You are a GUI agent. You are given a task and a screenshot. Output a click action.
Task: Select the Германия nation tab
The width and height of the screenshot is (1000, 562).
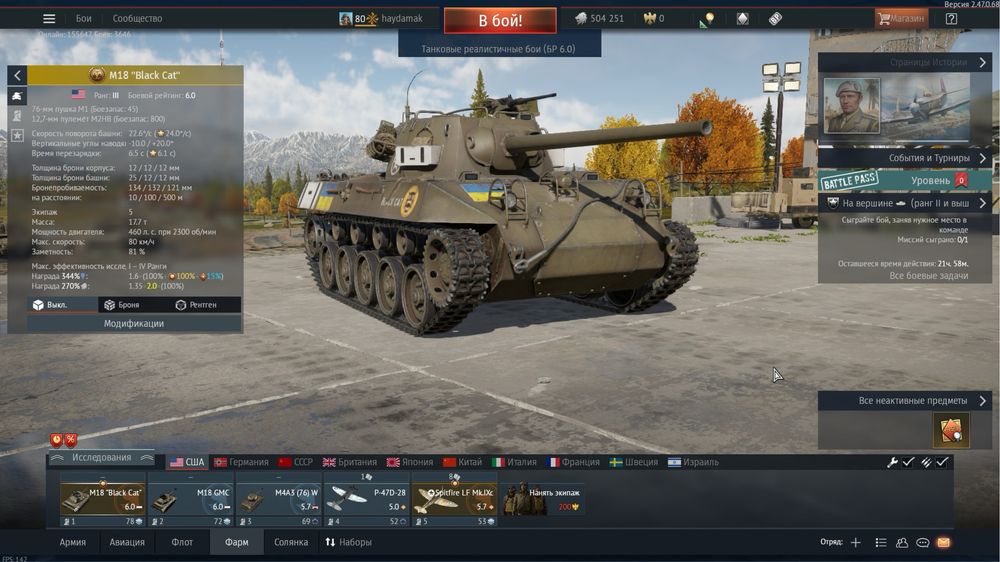point(241,462)
